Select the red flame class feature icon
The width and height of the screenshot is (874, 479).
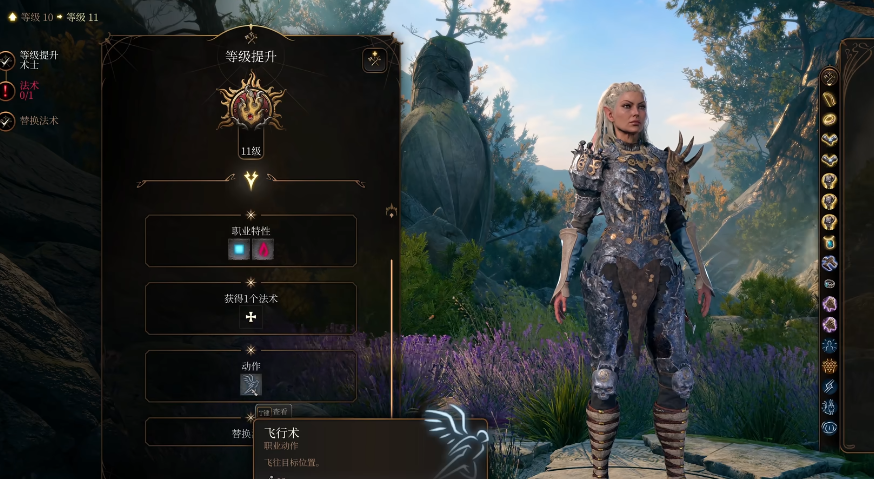tap(264, 250)
